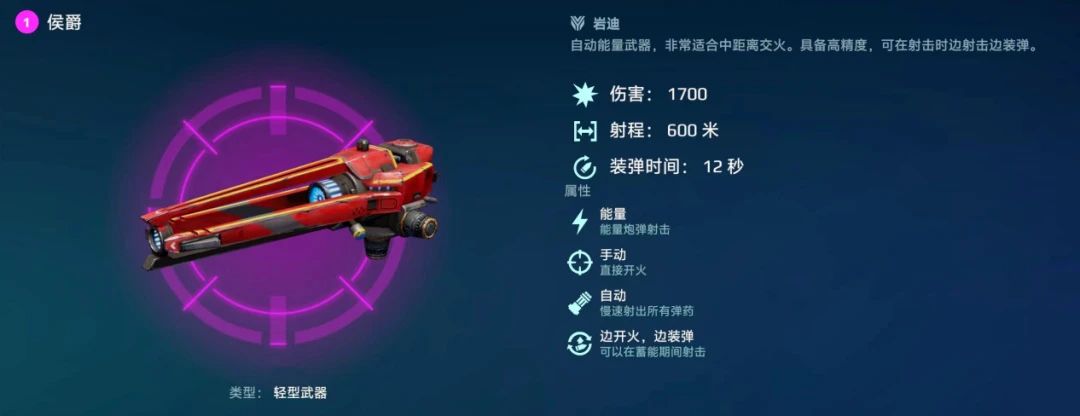
Task: Click the 手动 crosshair attribute icon
Action: [x=579, y=262]
